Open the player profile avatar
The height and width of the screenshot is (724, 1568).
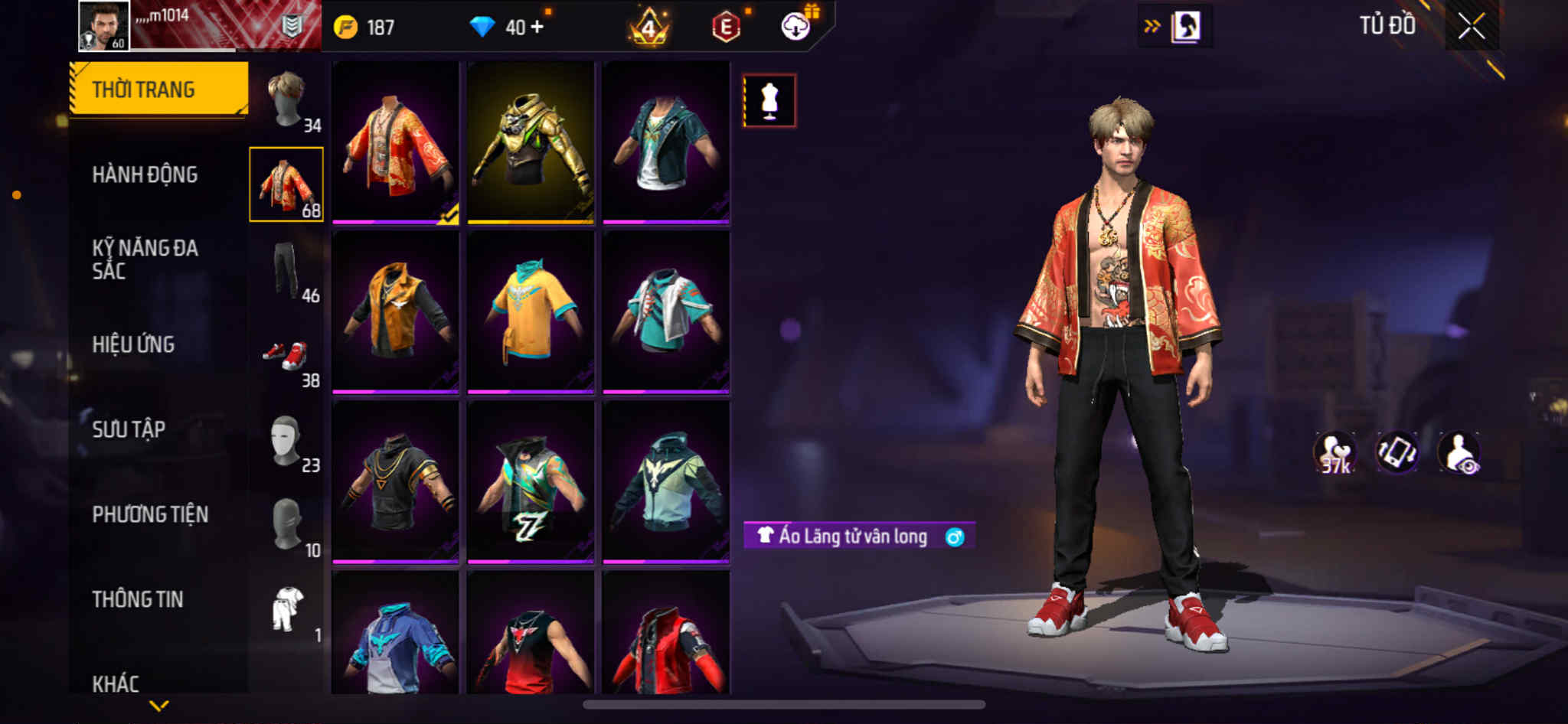pos(104,26)
